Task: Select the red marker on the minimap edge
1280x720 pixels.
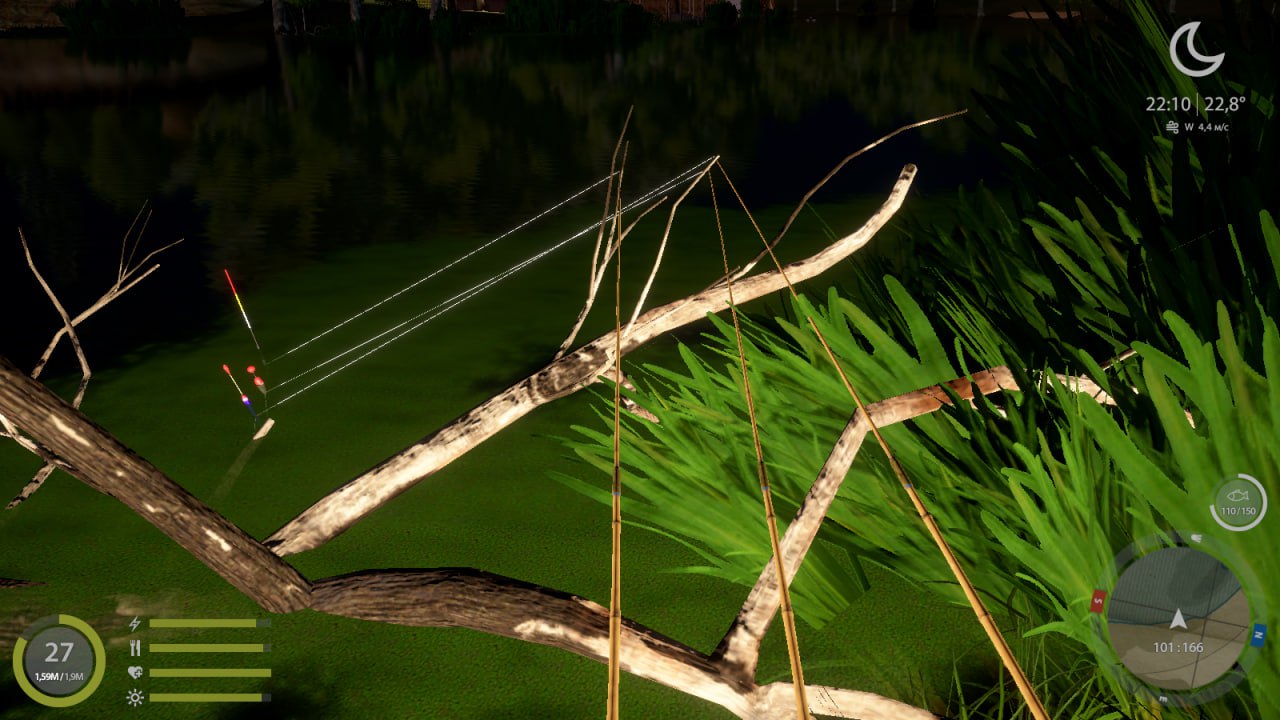Action: [x=1098, y=601]
